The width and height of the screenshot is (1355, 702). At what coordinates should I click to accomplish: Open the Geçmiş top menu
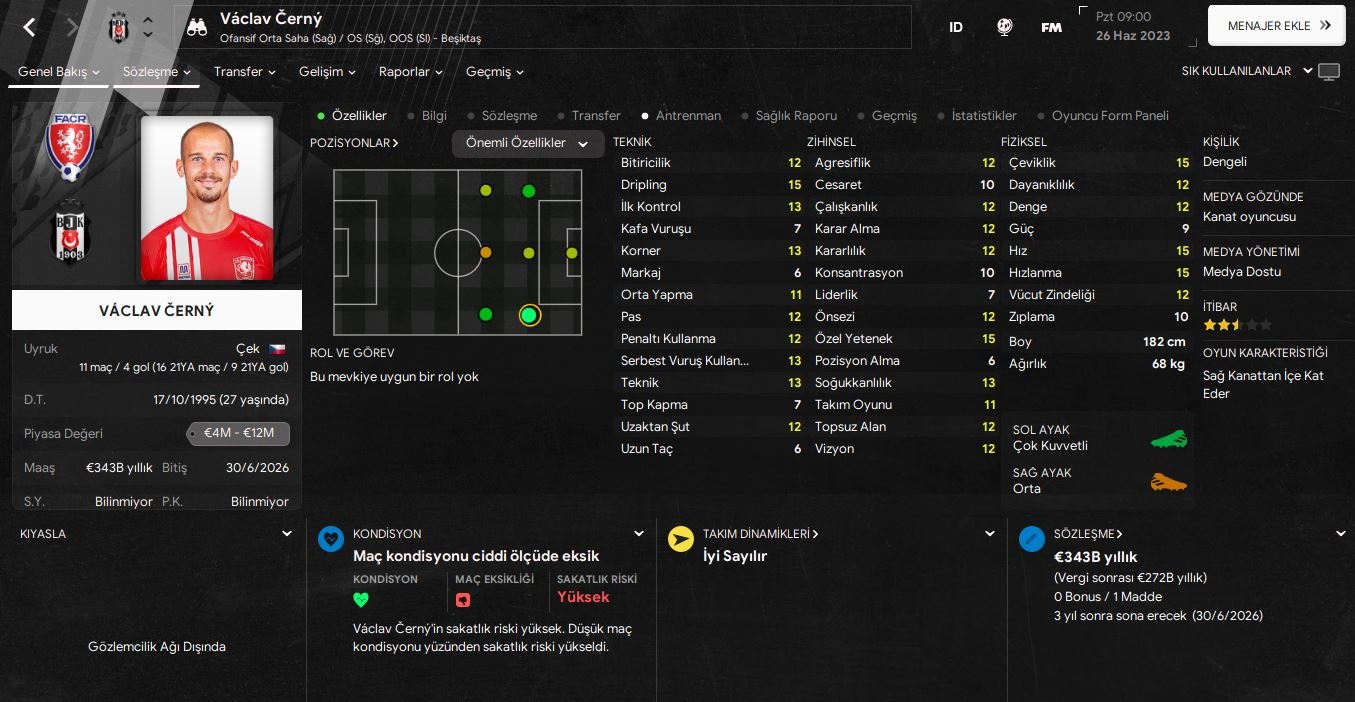pos(494,72)
